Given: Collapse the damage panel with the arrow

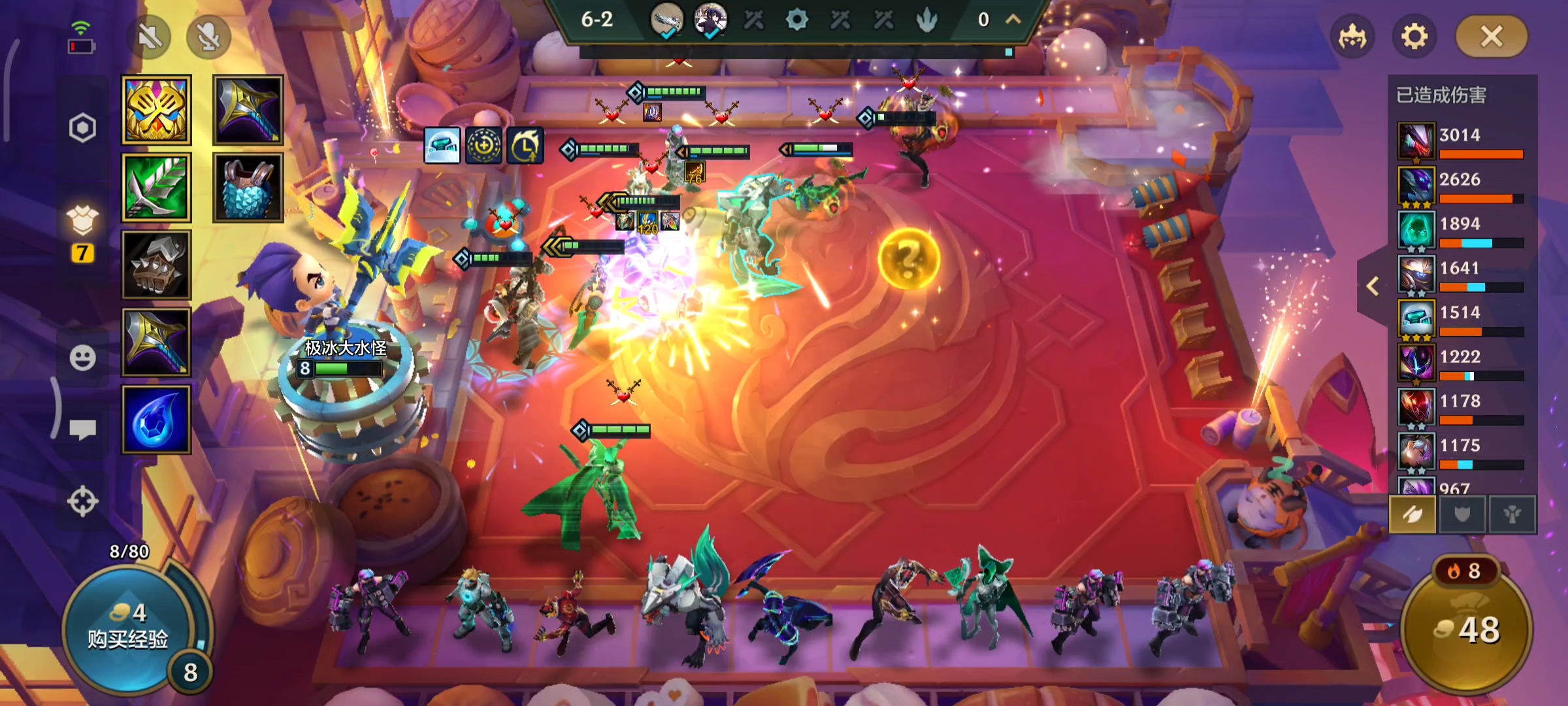Looking at the screenshot, I should (1373, 286).
